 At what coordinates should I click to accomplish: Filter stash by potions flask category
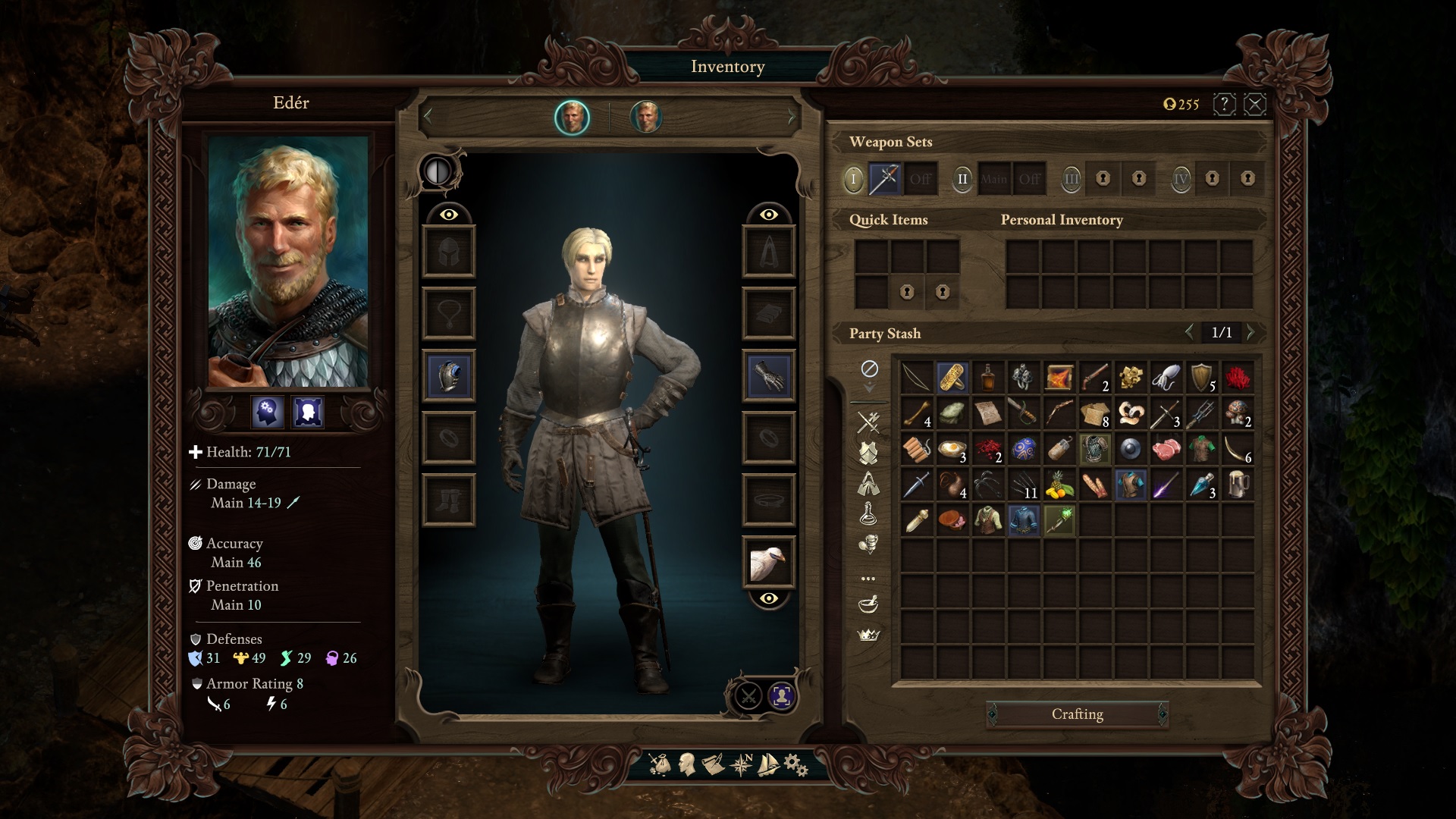click(868, 514)
